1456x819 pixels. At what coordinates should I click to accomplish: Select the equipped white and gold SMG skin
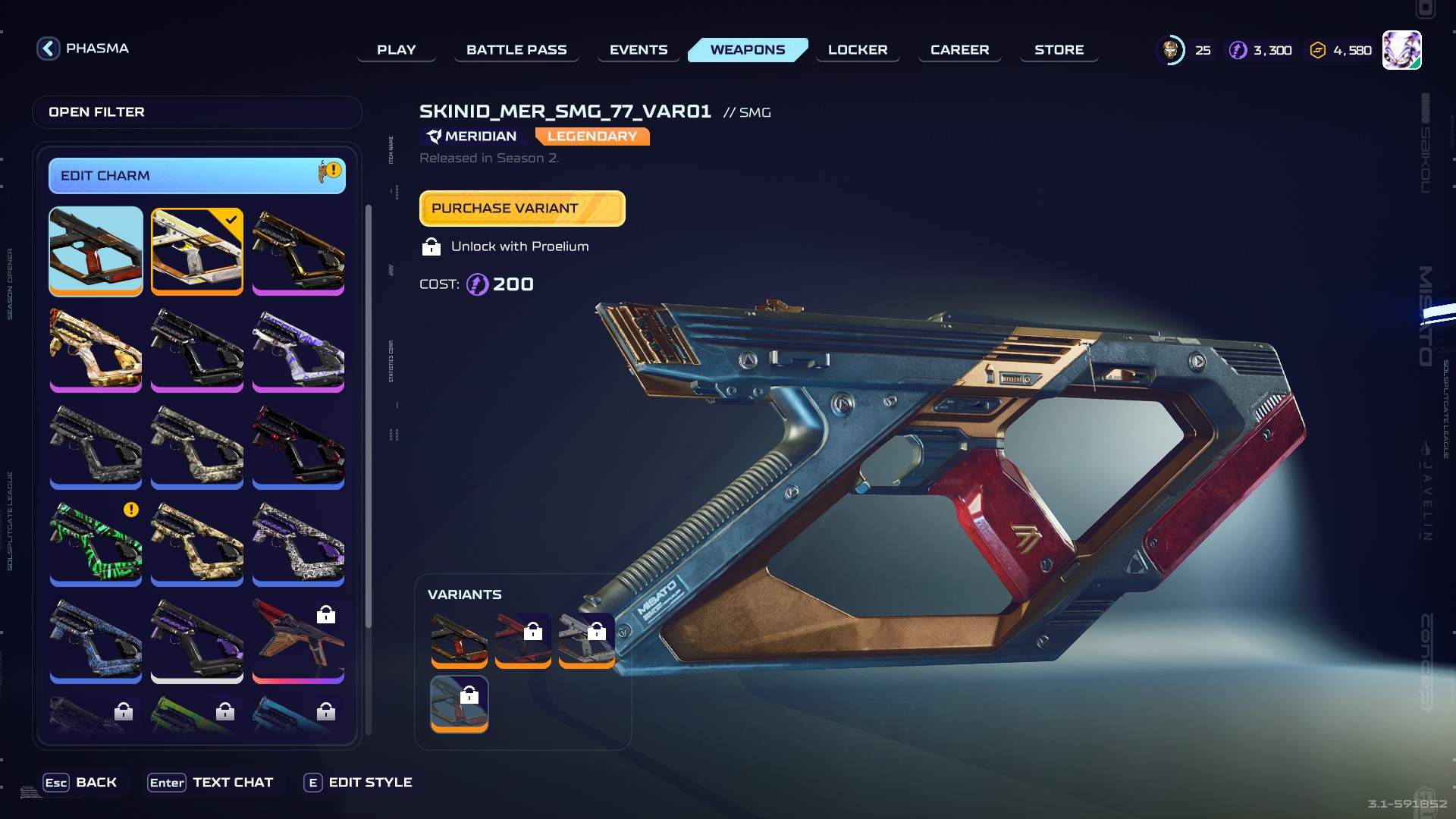click(196, 250)
